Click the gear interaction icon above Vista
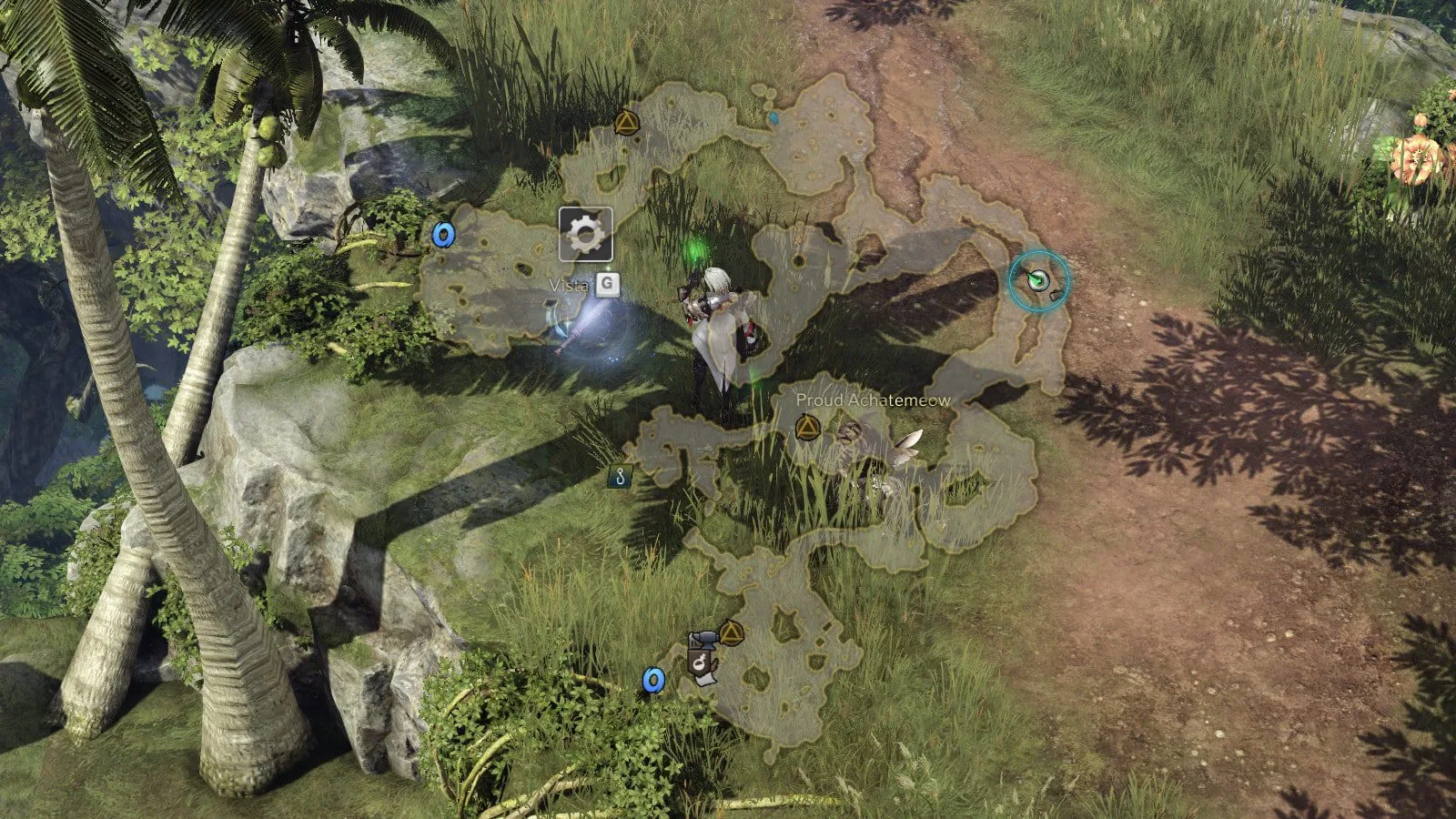 585,235
